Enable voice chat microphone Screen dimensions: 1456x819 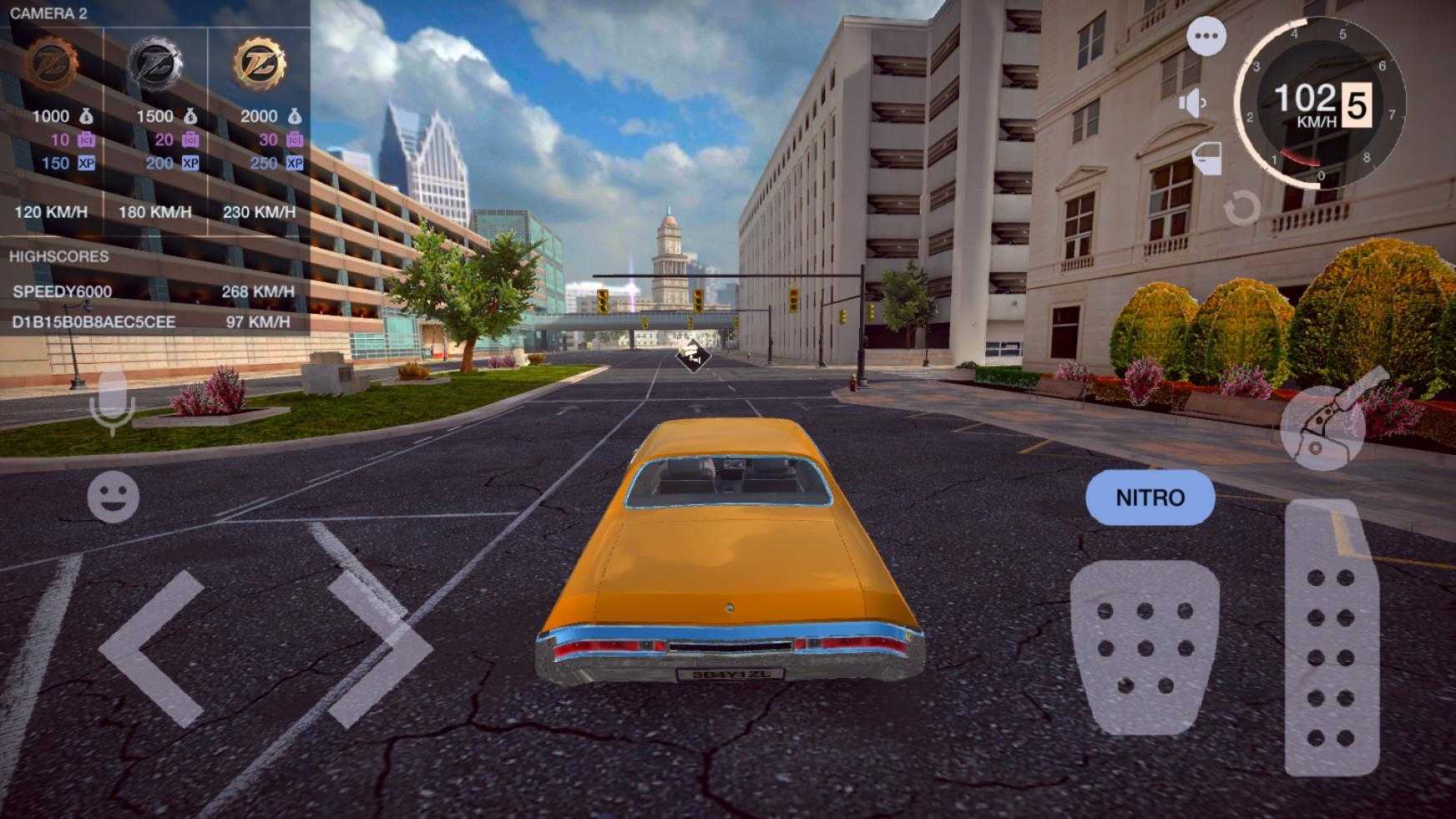click(x=112, y=402)
